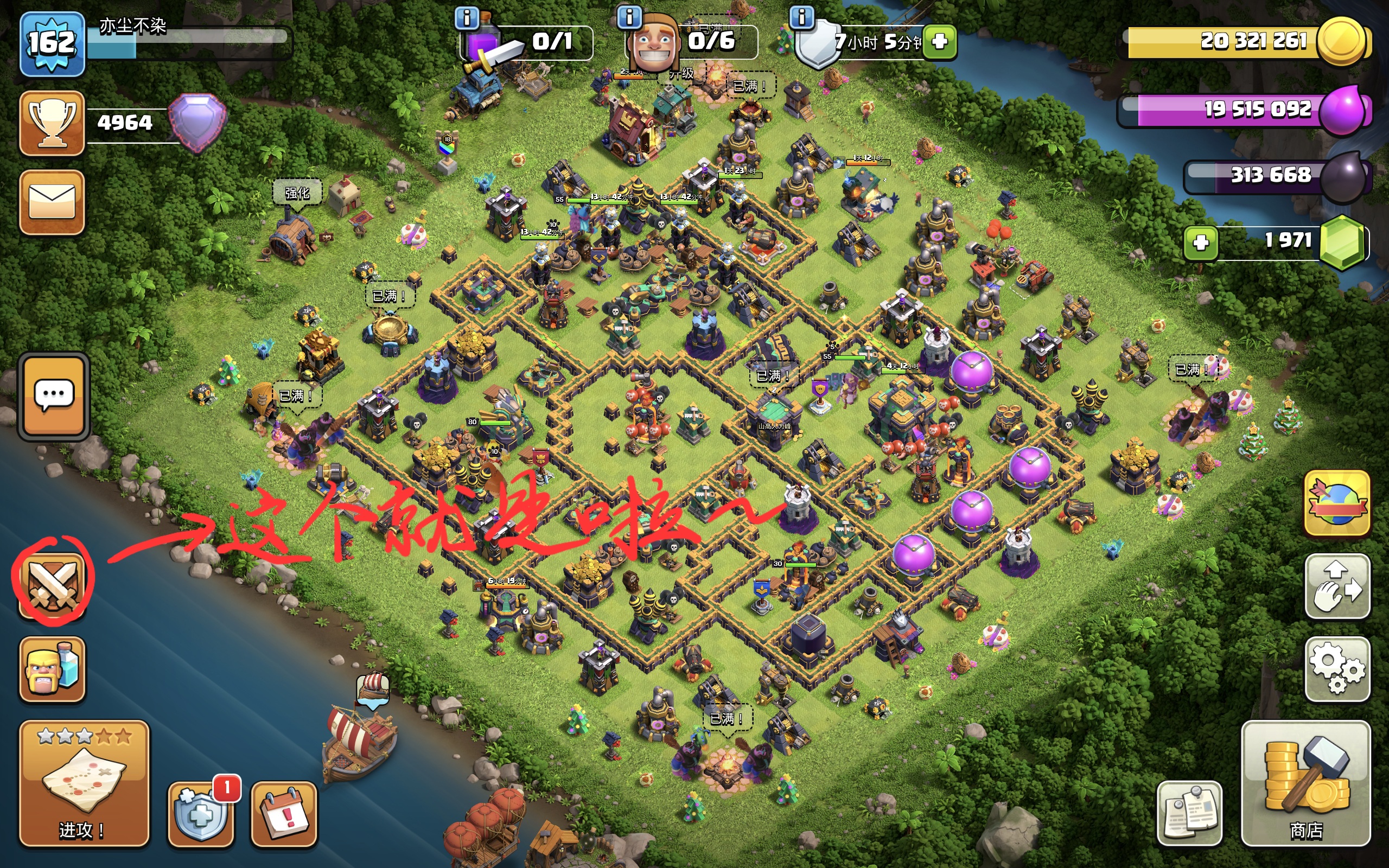Open the shield plus status button
The image size is (1389, 868).
201,814
